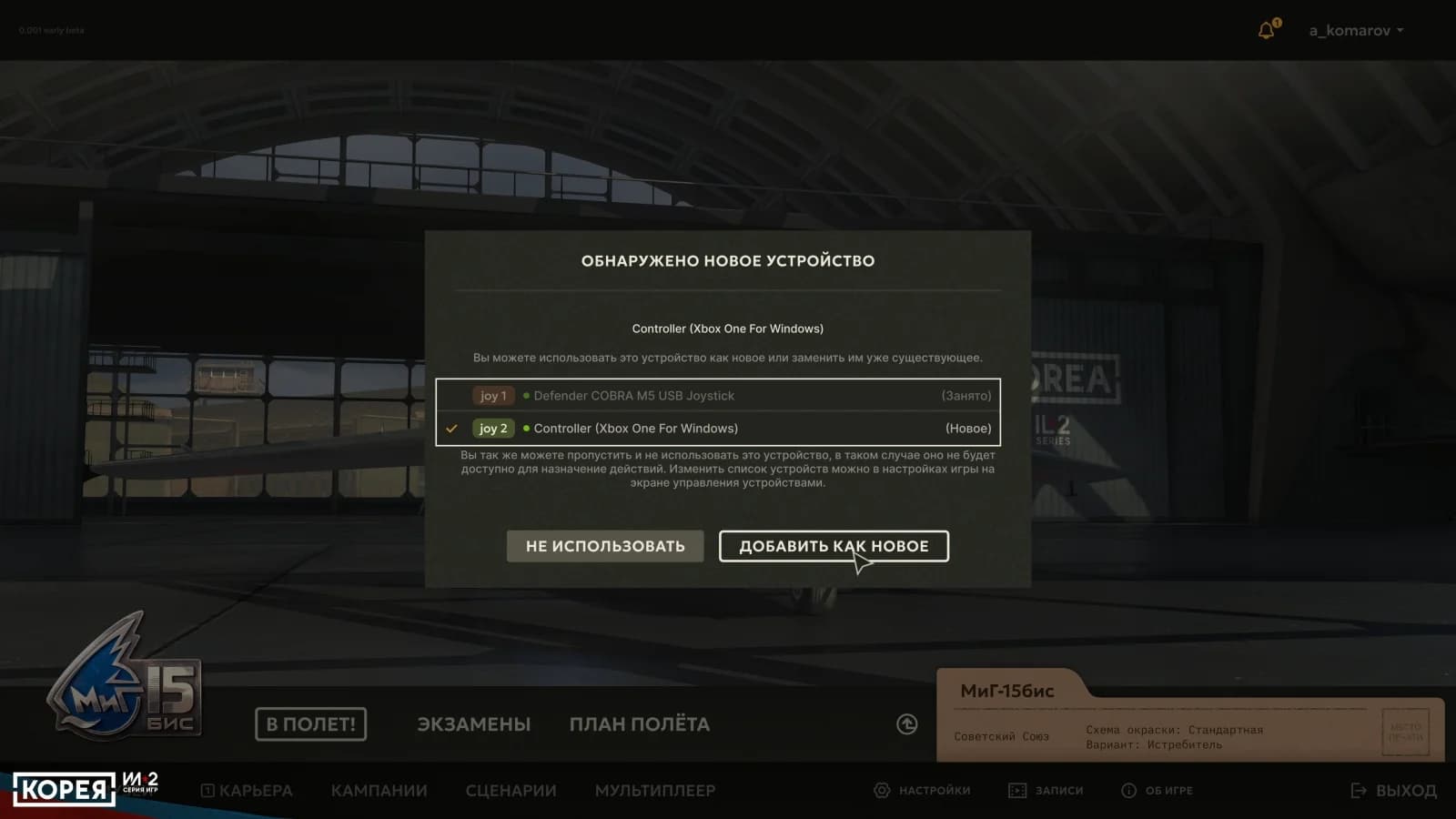Image resolution: width=1456 pixels, height=819 pixels.
Task: Open МУЛЬТИПЛЕЕР from the bottom bar
Action: click(x=657, y=791)
